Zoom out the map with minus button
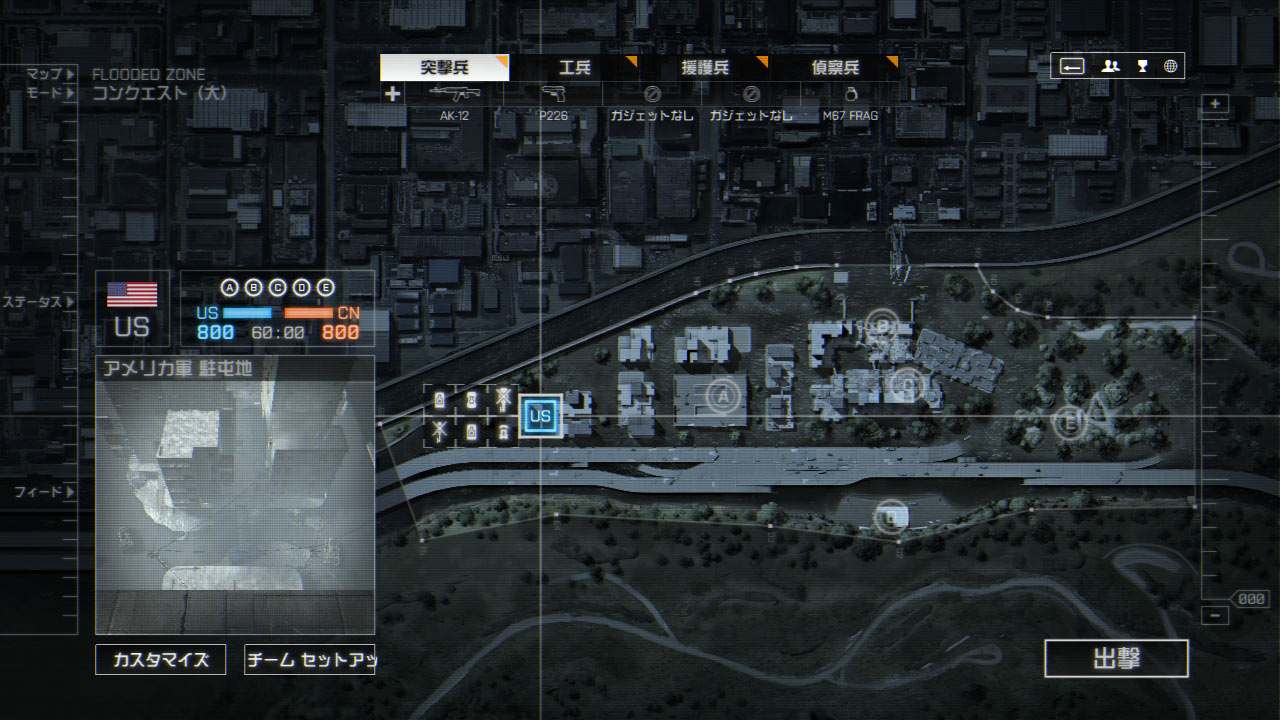The height and width of the screenshot is (720, 1280). (1215, 616)
